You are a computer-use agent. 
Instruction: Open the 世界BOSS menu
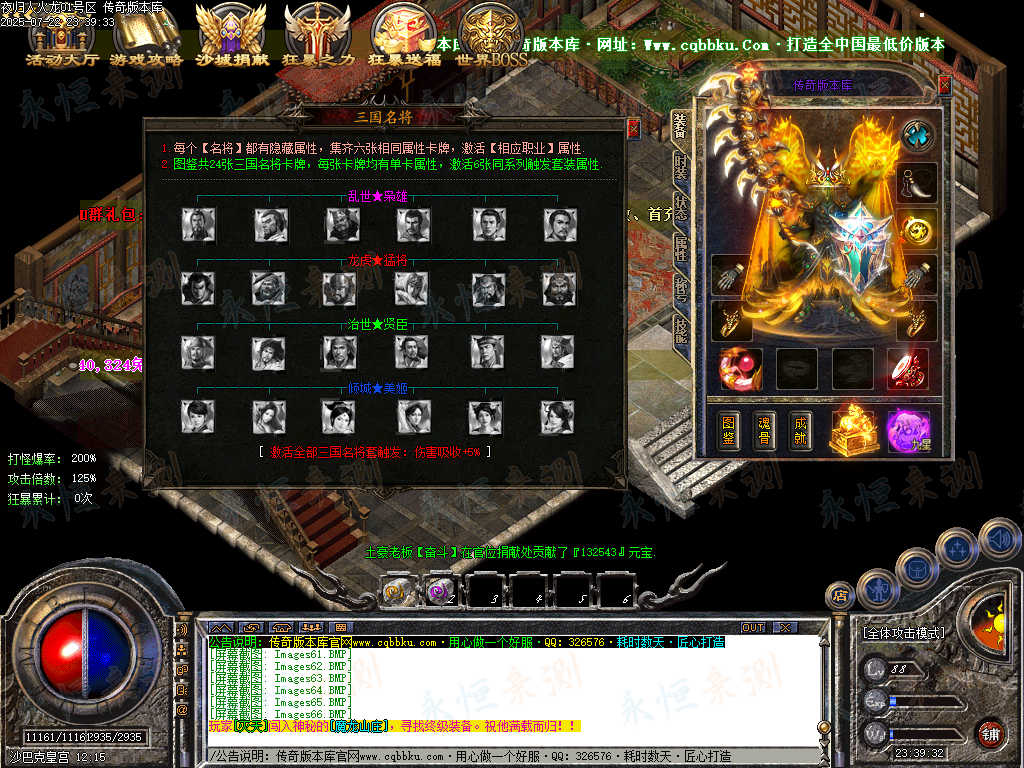(492, 36)
